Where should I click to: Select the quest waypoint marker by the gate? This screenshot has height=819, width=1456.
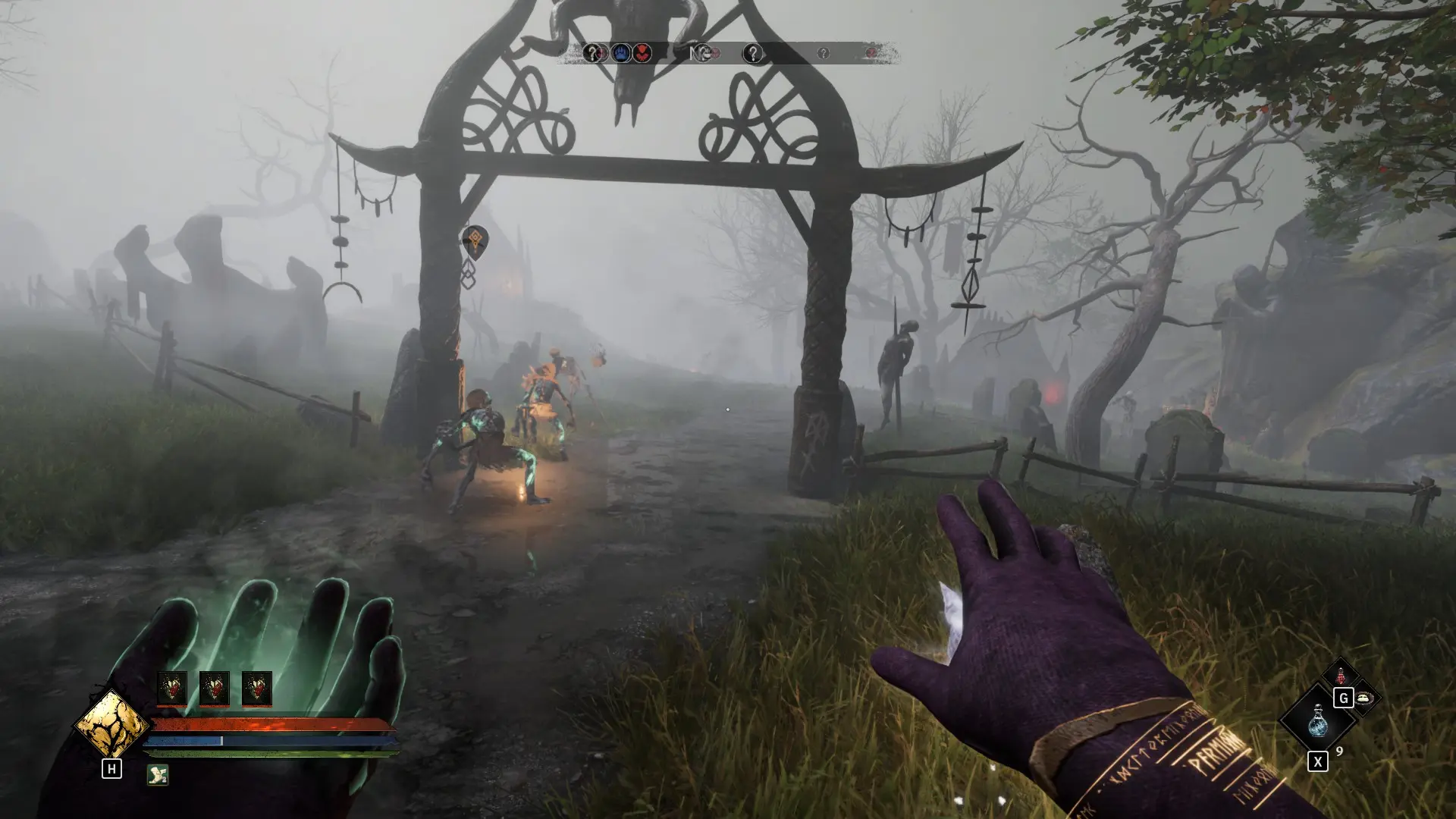(475, 242)
